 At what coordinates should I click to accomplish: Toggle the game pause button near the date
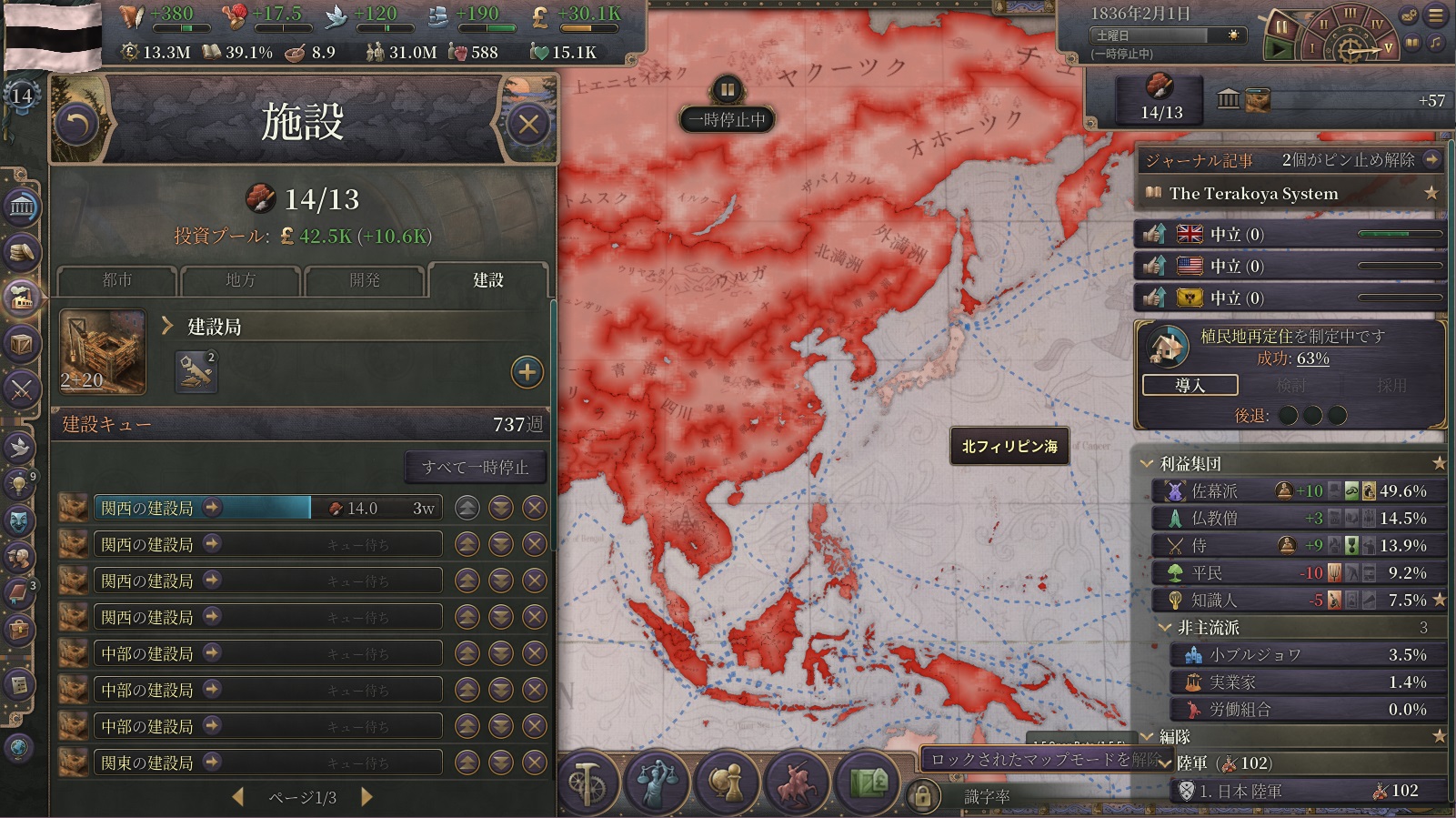click(1280, 27)
